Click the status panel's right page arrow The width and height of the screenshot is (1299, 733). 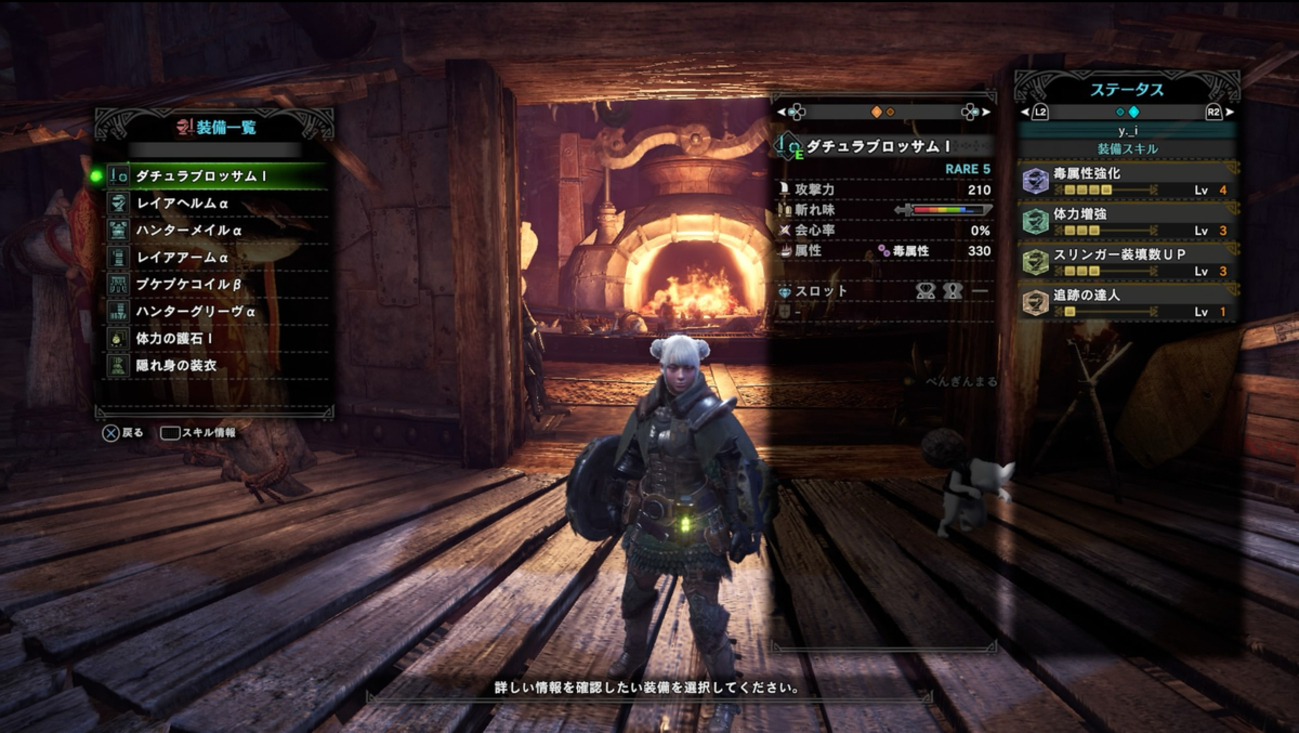coord(1229,112)
